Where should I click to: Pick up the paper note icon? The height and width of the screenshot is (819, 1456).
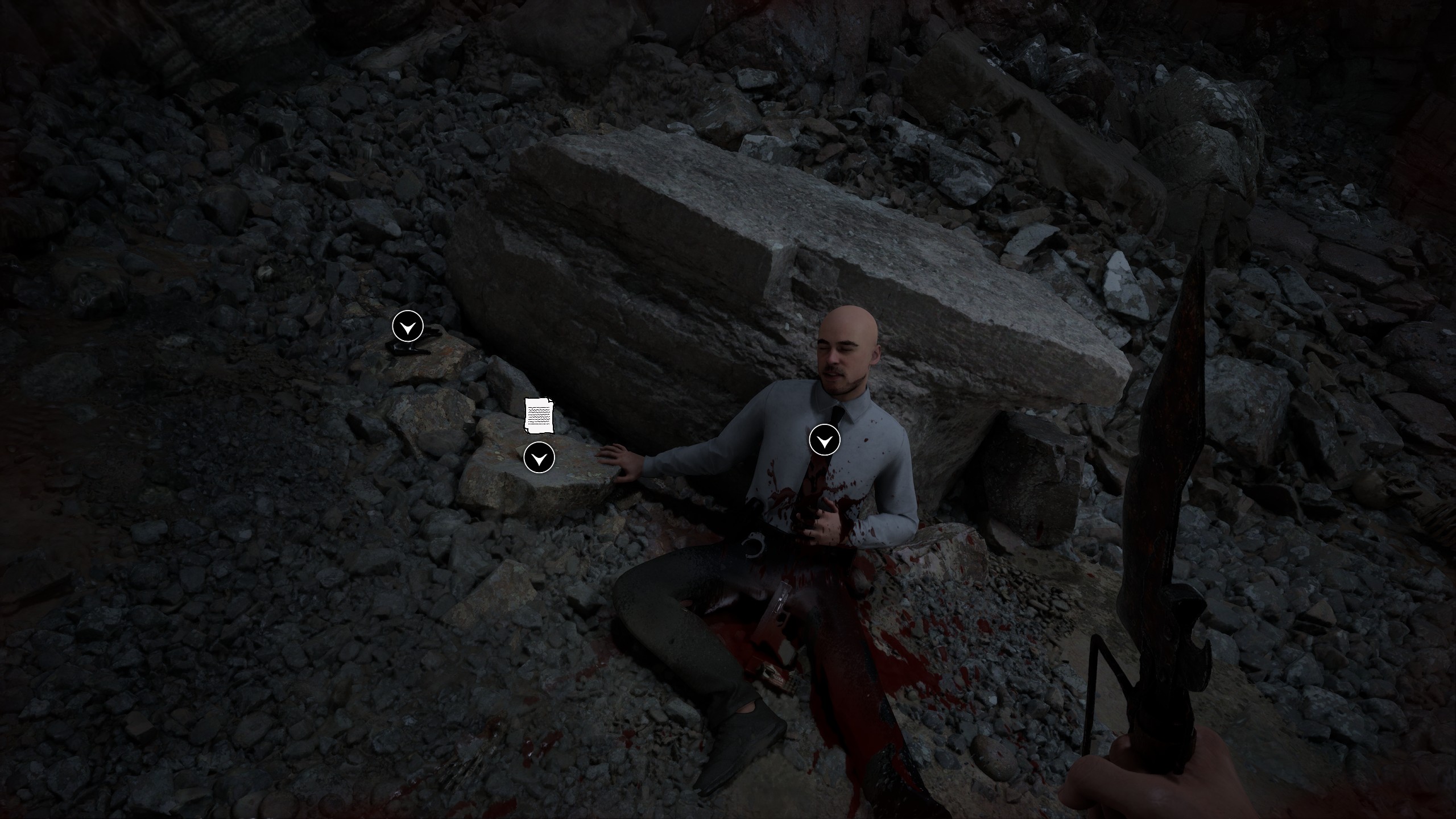click(539, 415)
